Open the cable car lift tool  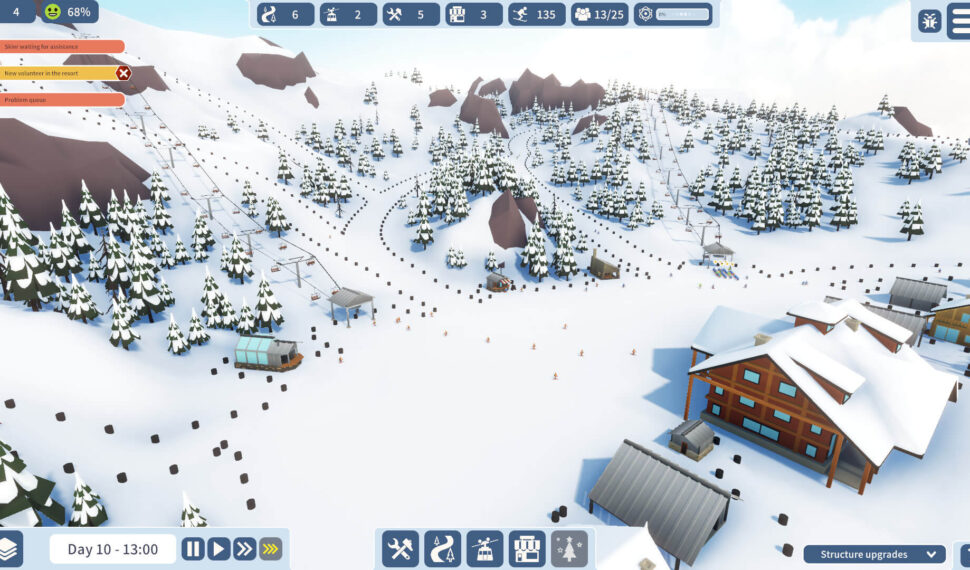click(x=485, y=549)
